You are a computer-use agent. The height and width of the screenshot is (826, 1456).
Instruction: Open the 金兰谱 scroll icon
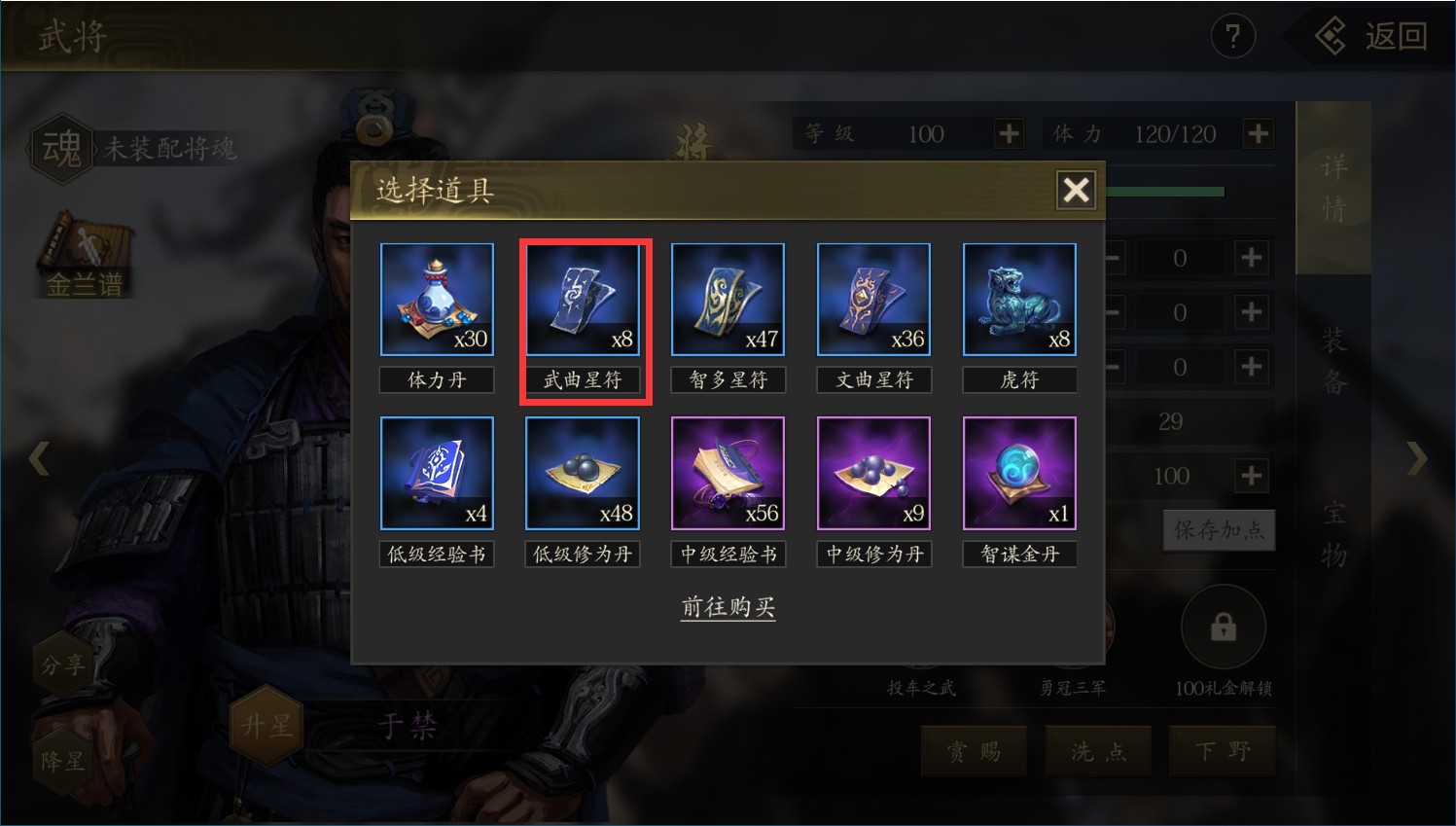point(83,255)
